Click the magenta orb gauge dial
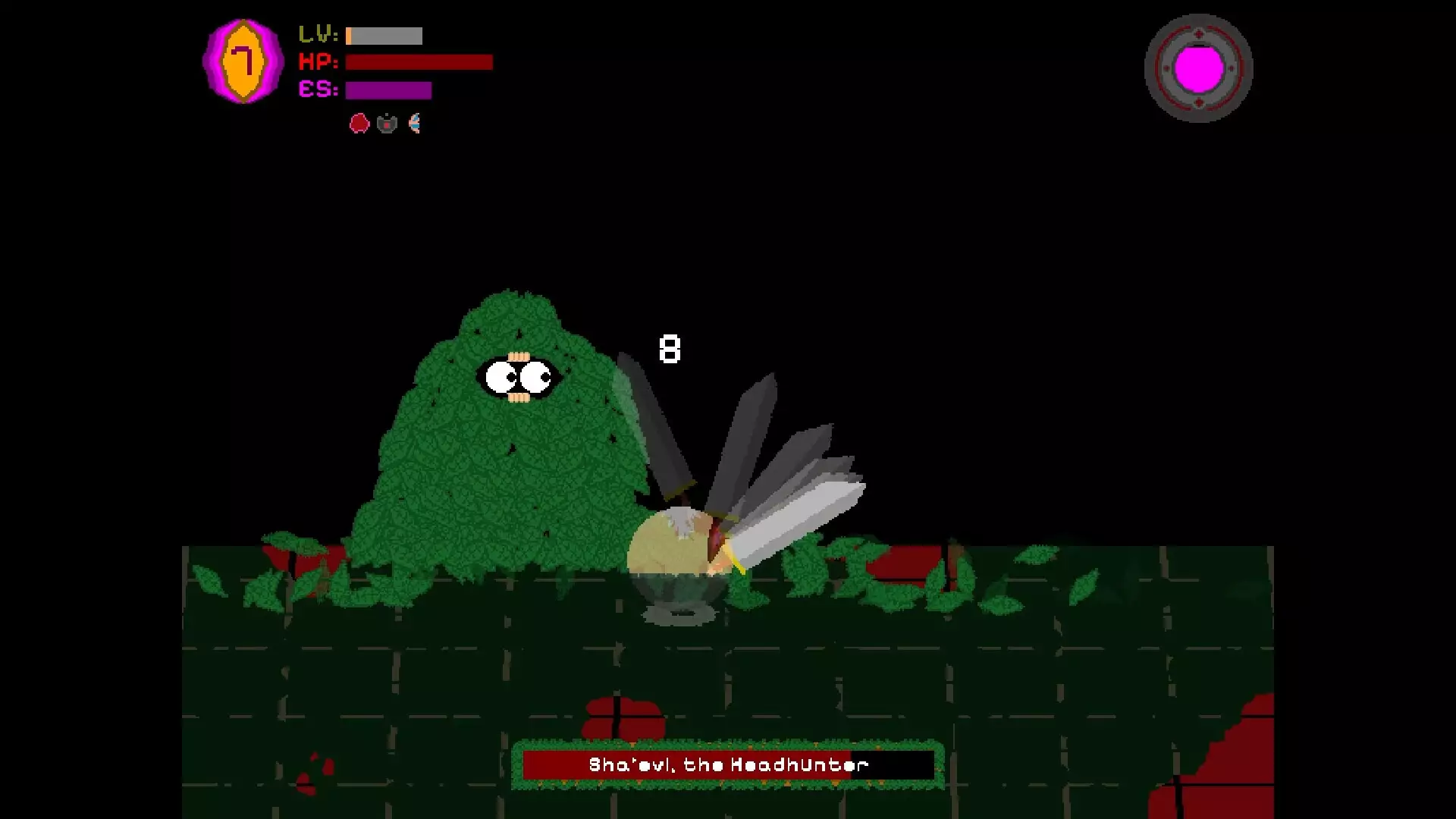This screenshot has width=1456, height=819. click(x=1198, y=68)
